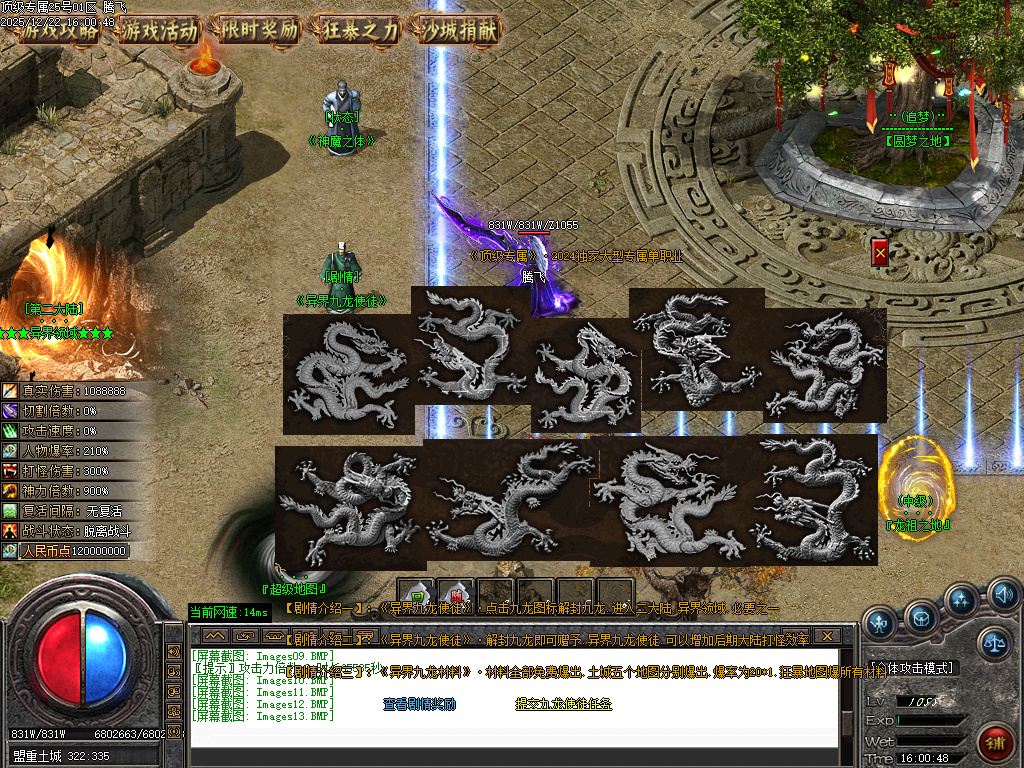
Task: Close the panel with the red X button
Action: point(880,252)
